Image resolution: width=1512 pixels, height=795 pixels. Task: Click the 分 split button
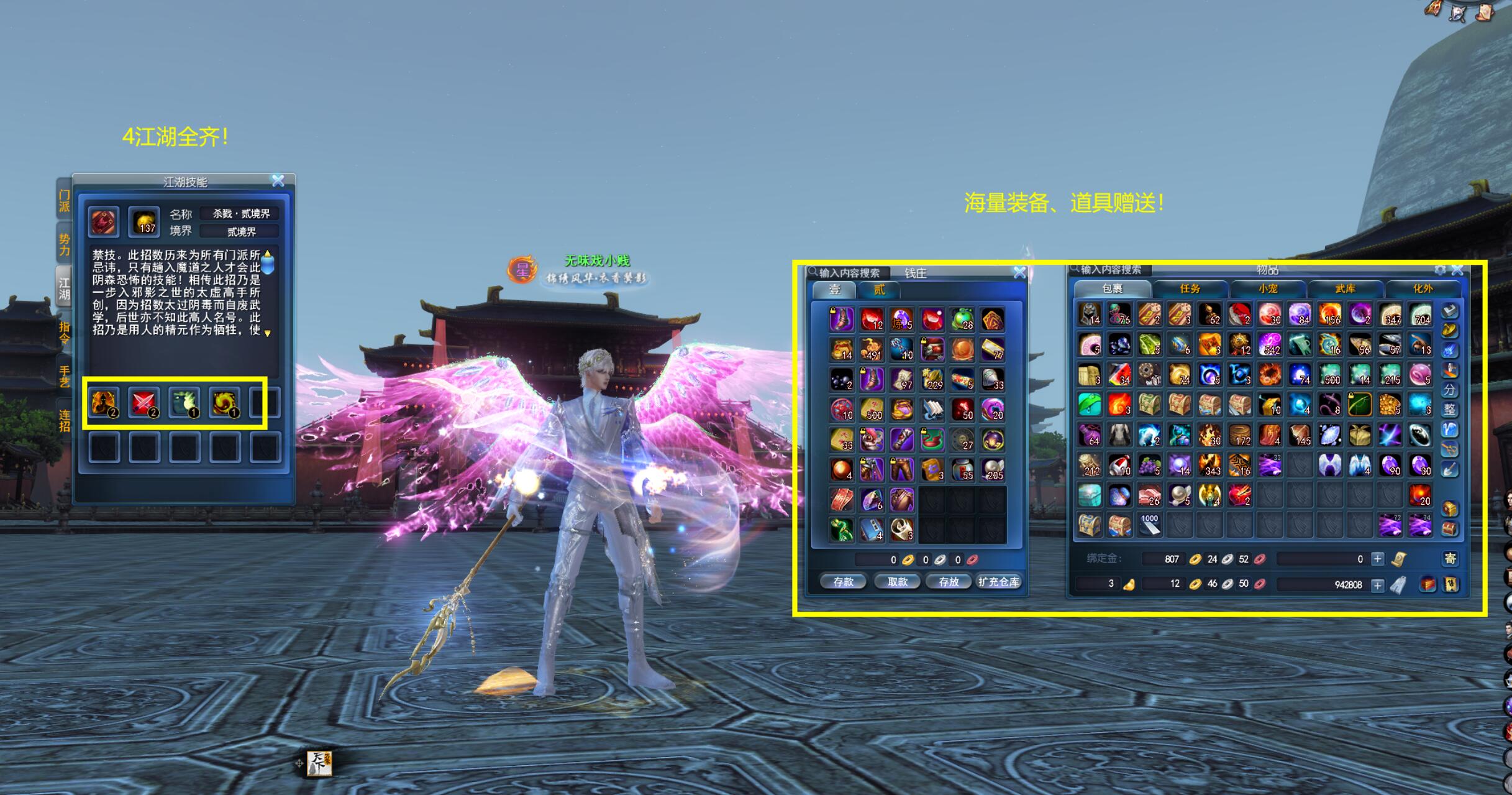point(1449,390)
